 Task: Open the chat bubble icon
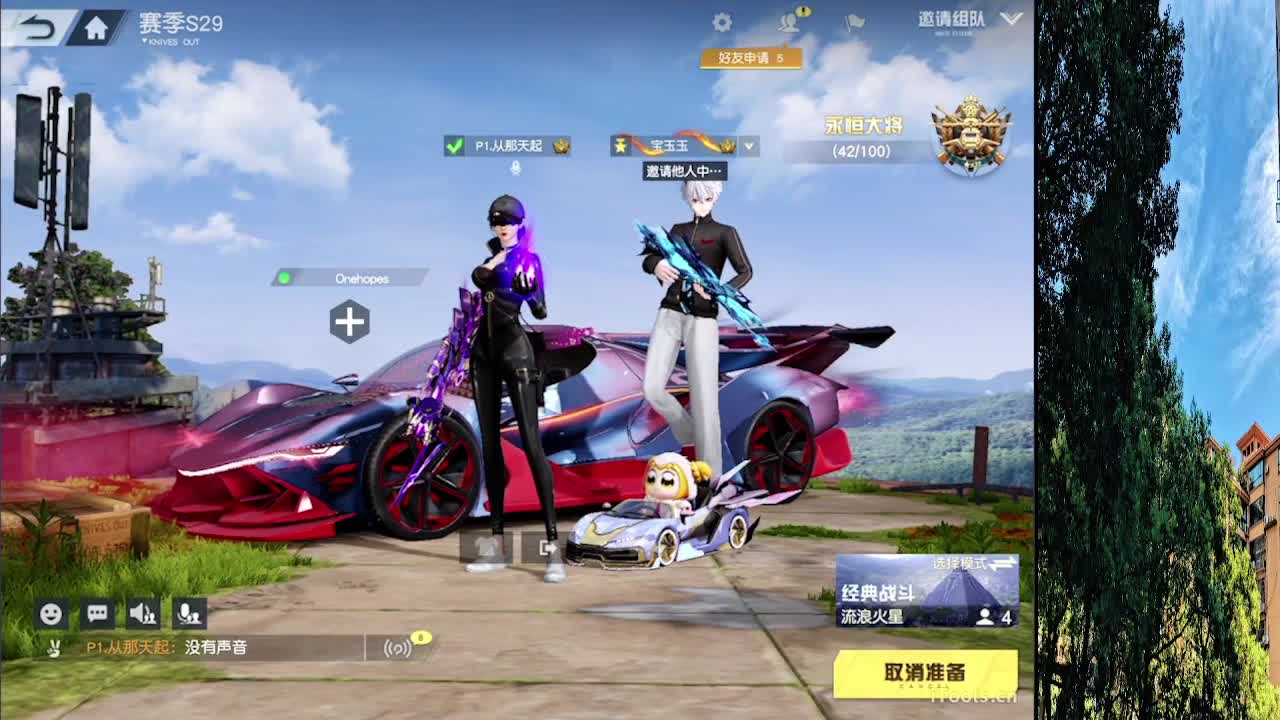(96, 614)
